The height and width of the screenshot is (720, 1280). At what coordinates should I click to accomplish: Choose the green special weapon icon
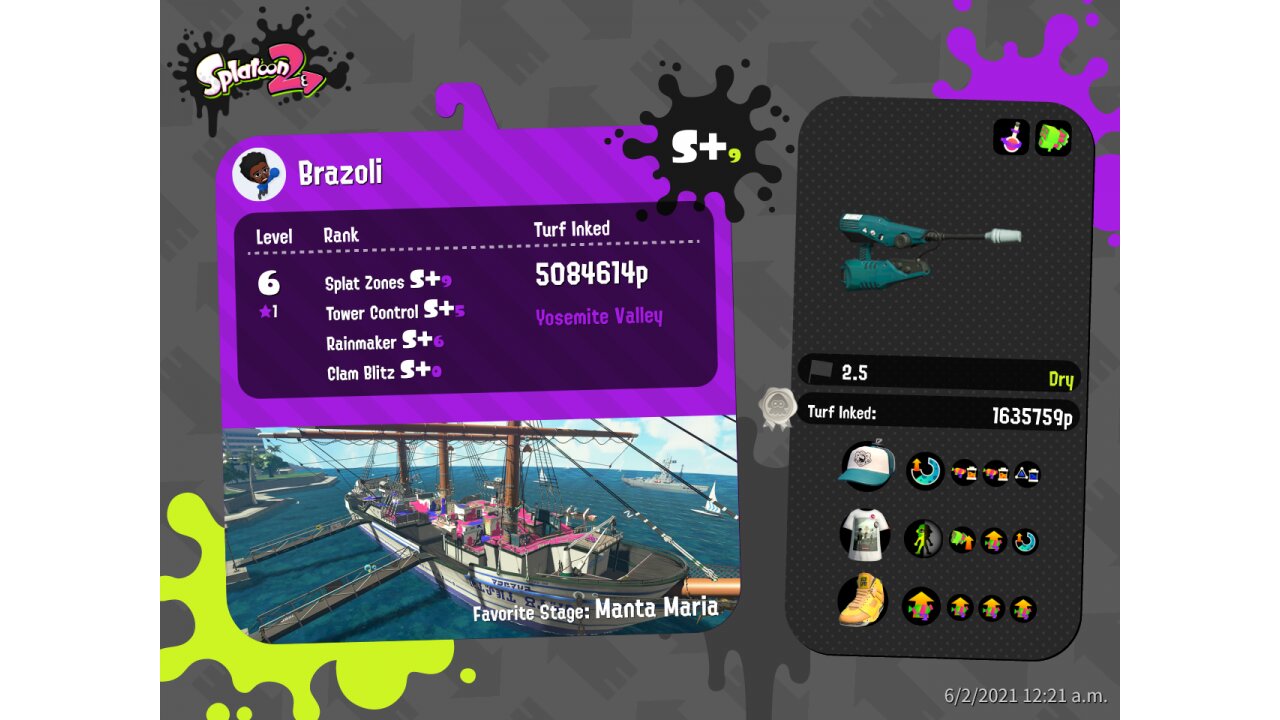coord(1053,137)
